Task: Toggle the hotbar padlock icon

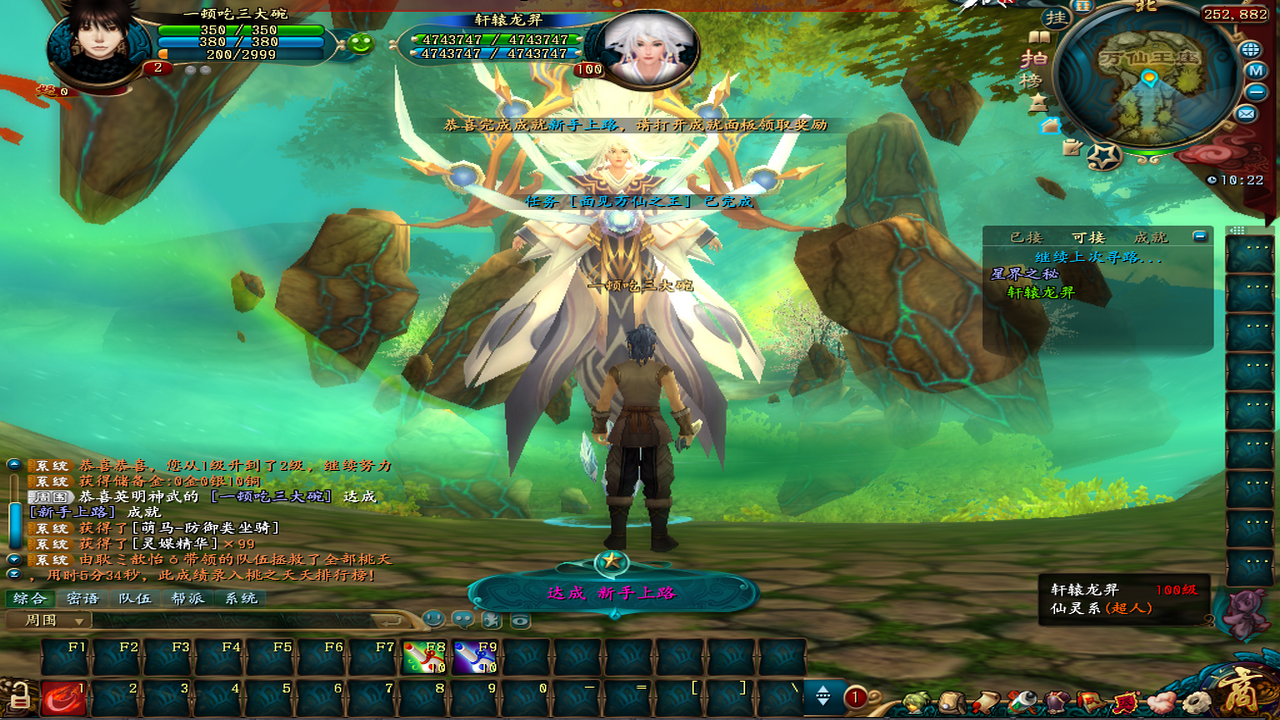Action: [19, 693]
